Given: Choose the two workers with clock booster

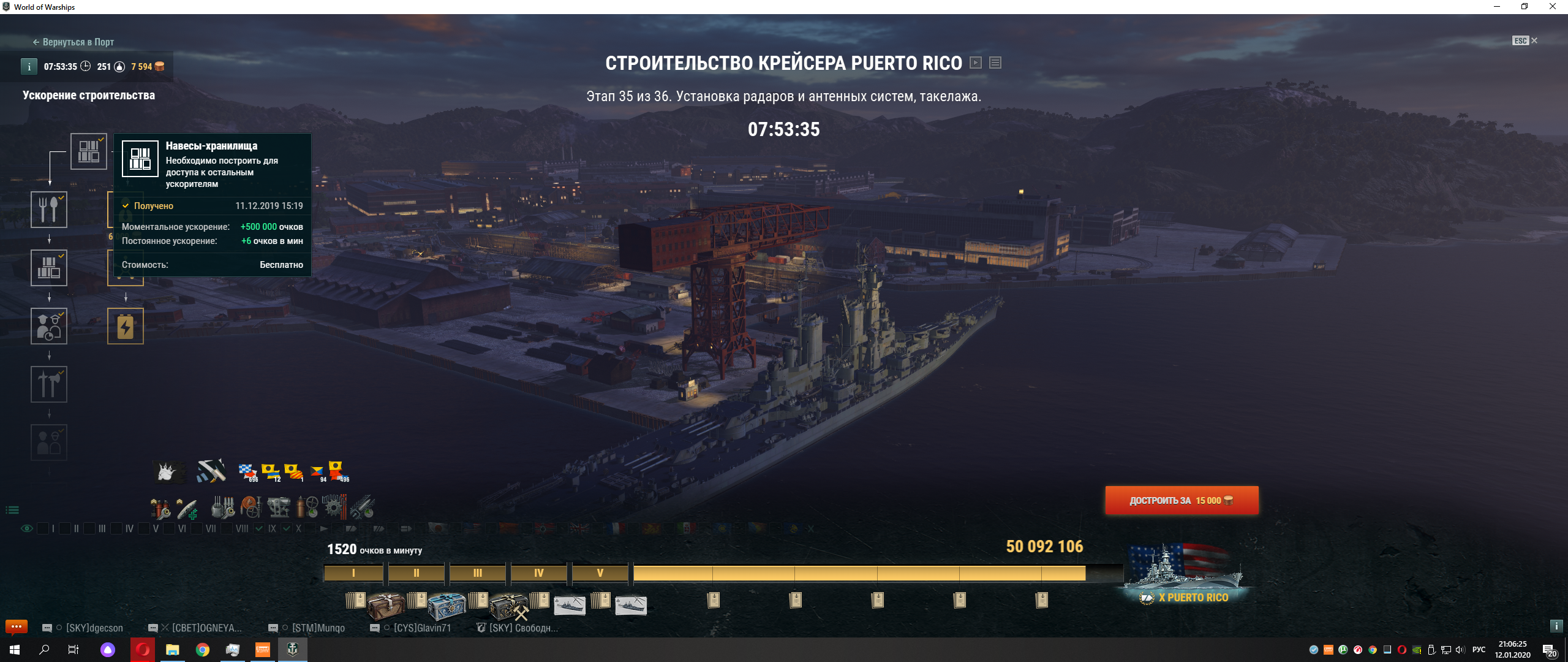Looking at the screenshot, I should click(49, 326).
